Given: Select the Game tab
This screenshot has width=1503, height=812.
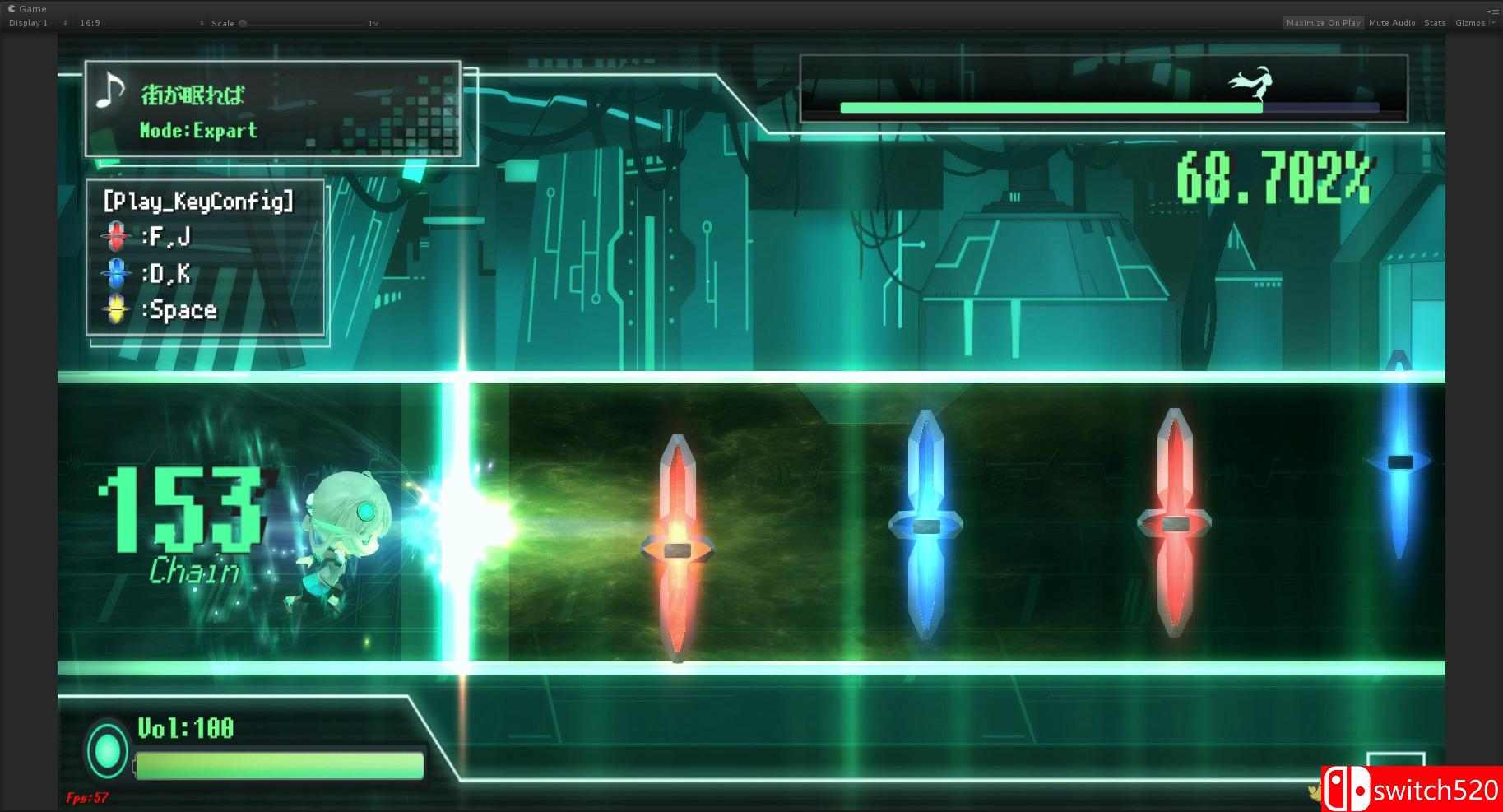Looking at the screenshot, I should 27,8.
